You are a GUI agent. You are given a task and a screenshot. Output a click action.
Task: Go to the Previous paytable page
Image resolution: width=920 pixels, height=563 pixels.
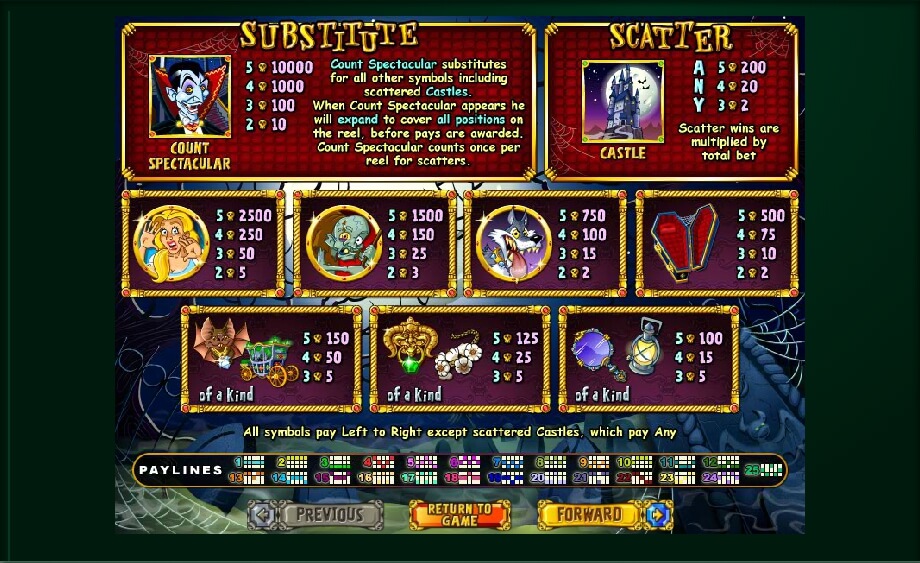click(x=317, y=515)
